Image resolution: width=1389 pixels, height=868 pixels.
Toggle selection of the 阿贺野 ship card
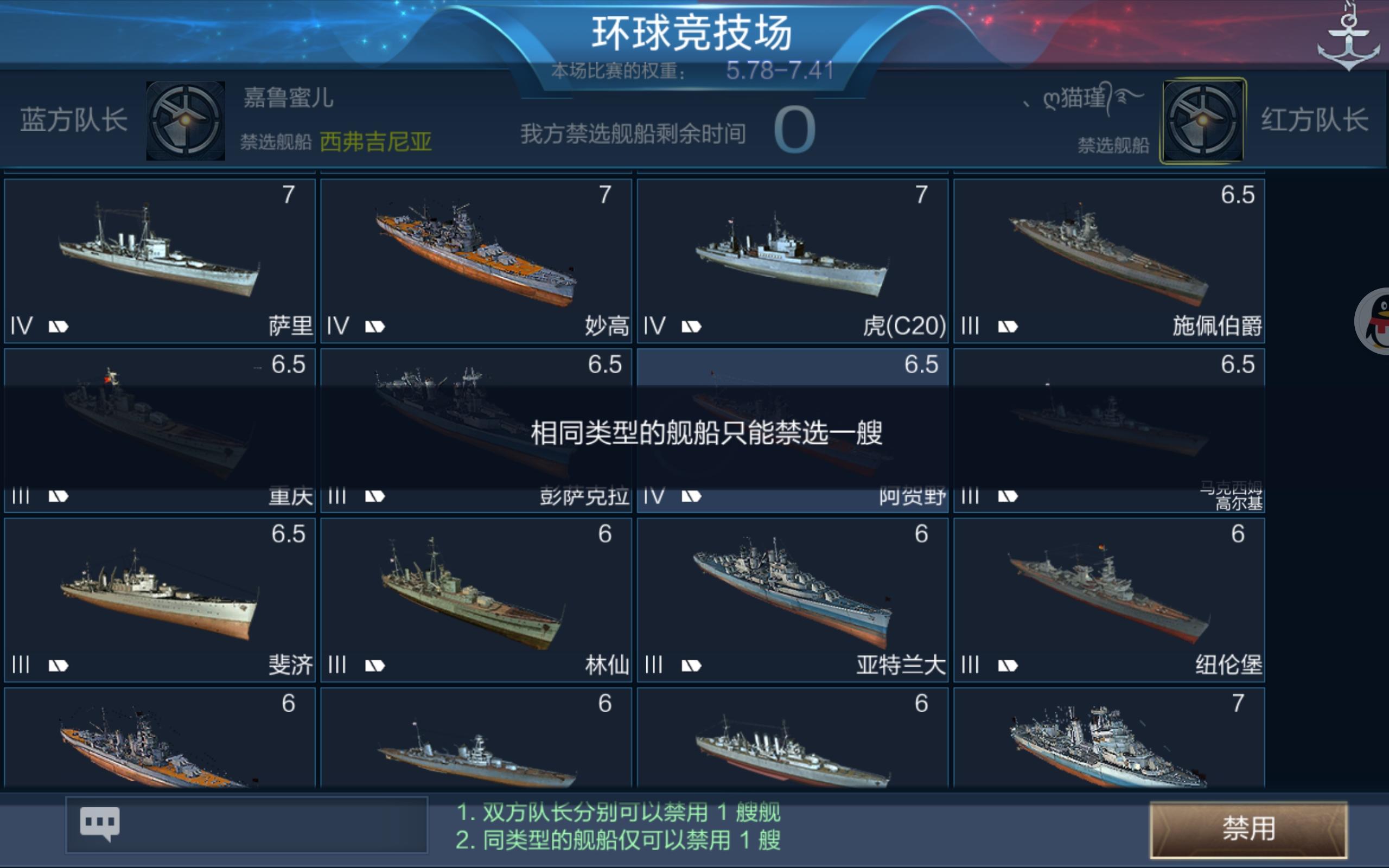click(x=792, y=431)
